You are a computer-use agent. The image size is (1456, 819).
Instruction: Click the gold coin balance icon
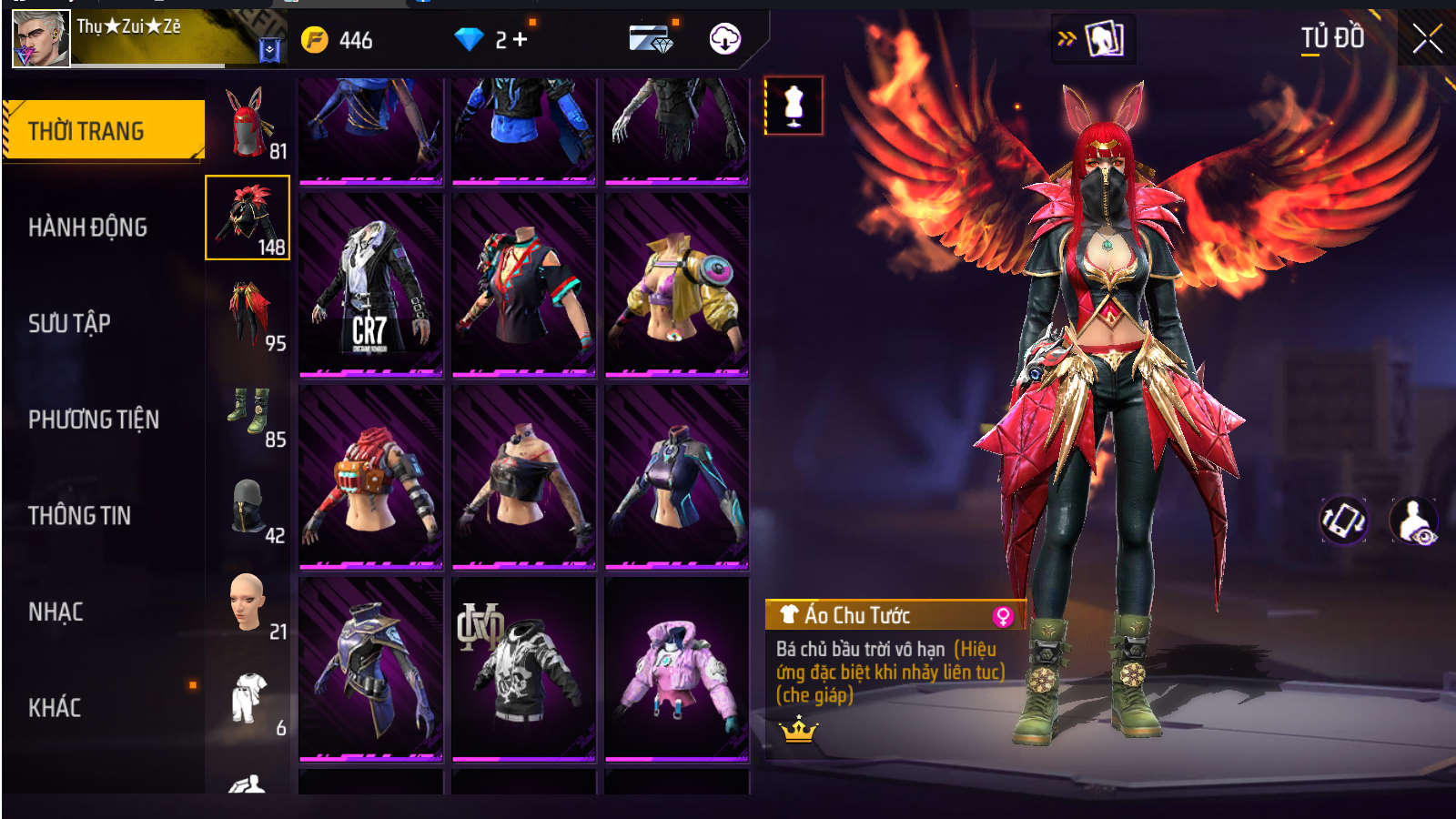[315, 40]
